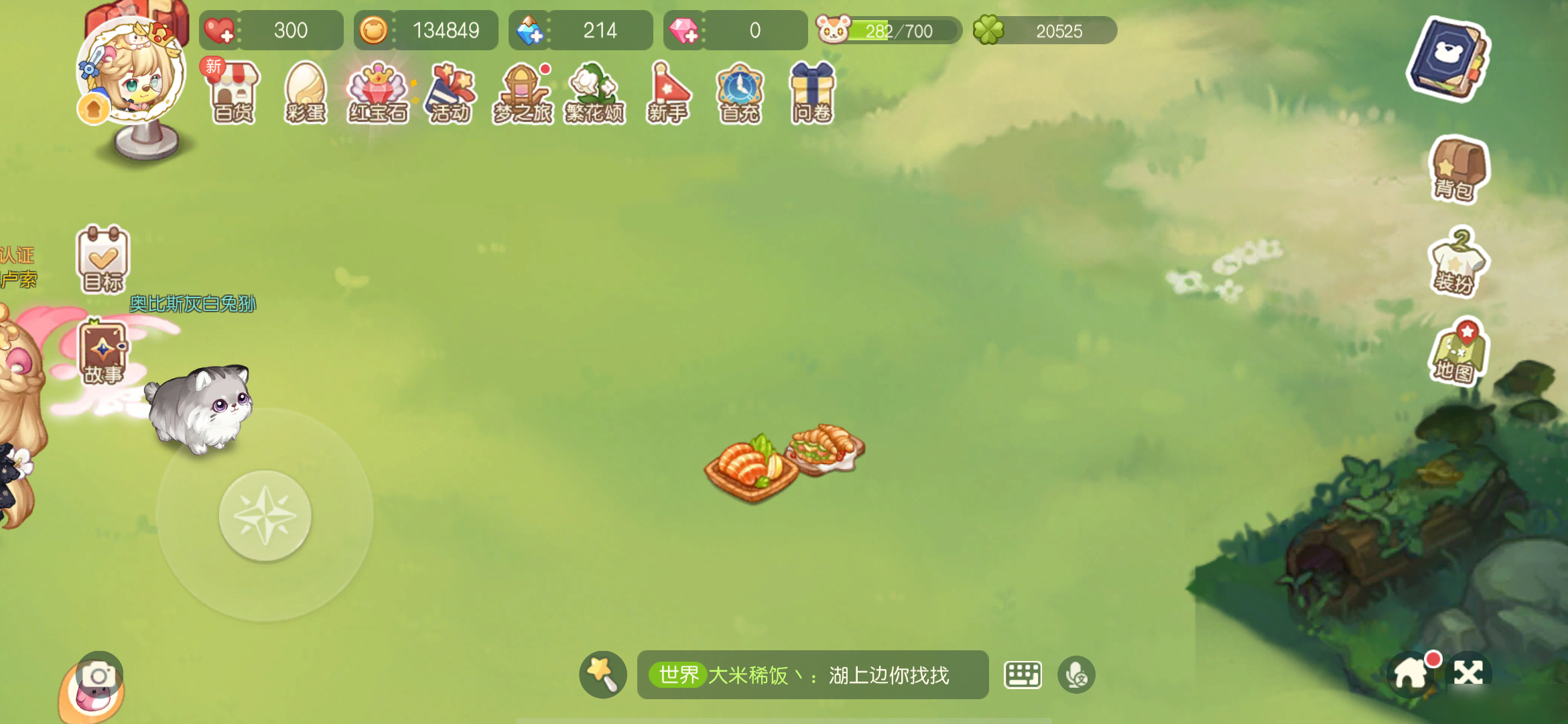Claim the 首充 first-recharge gift

click(740, 94)
